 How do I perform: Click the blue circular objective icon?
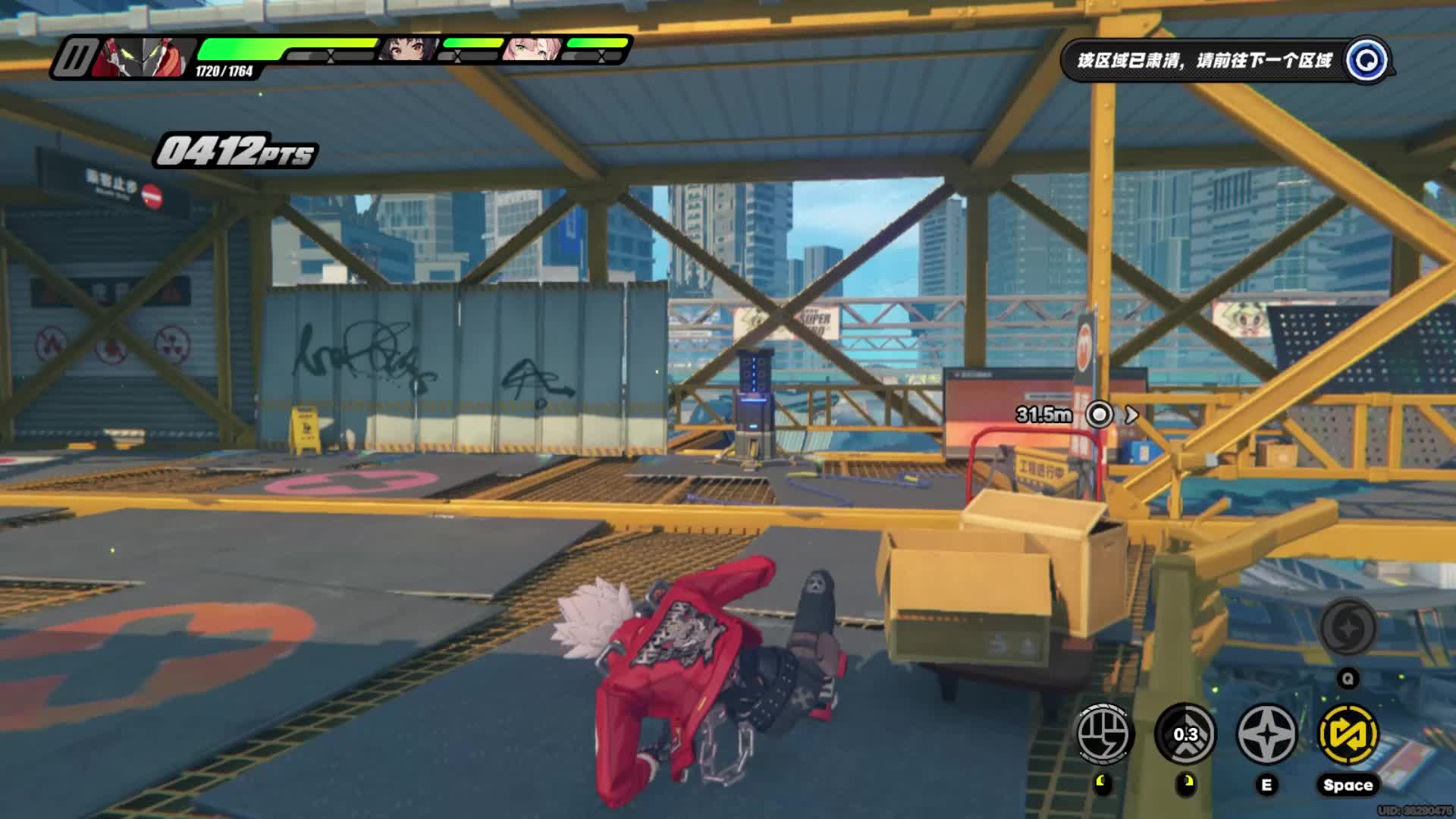point(1368,60)
